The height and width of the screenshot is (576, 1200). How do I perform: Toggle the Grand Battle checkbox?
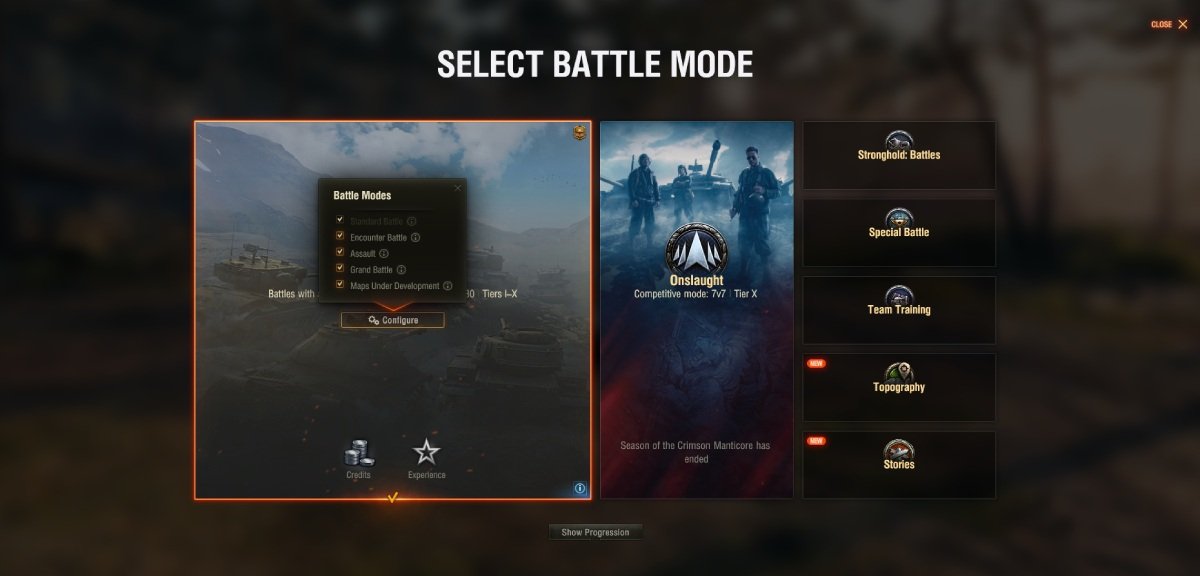click(x=340, y=269)
